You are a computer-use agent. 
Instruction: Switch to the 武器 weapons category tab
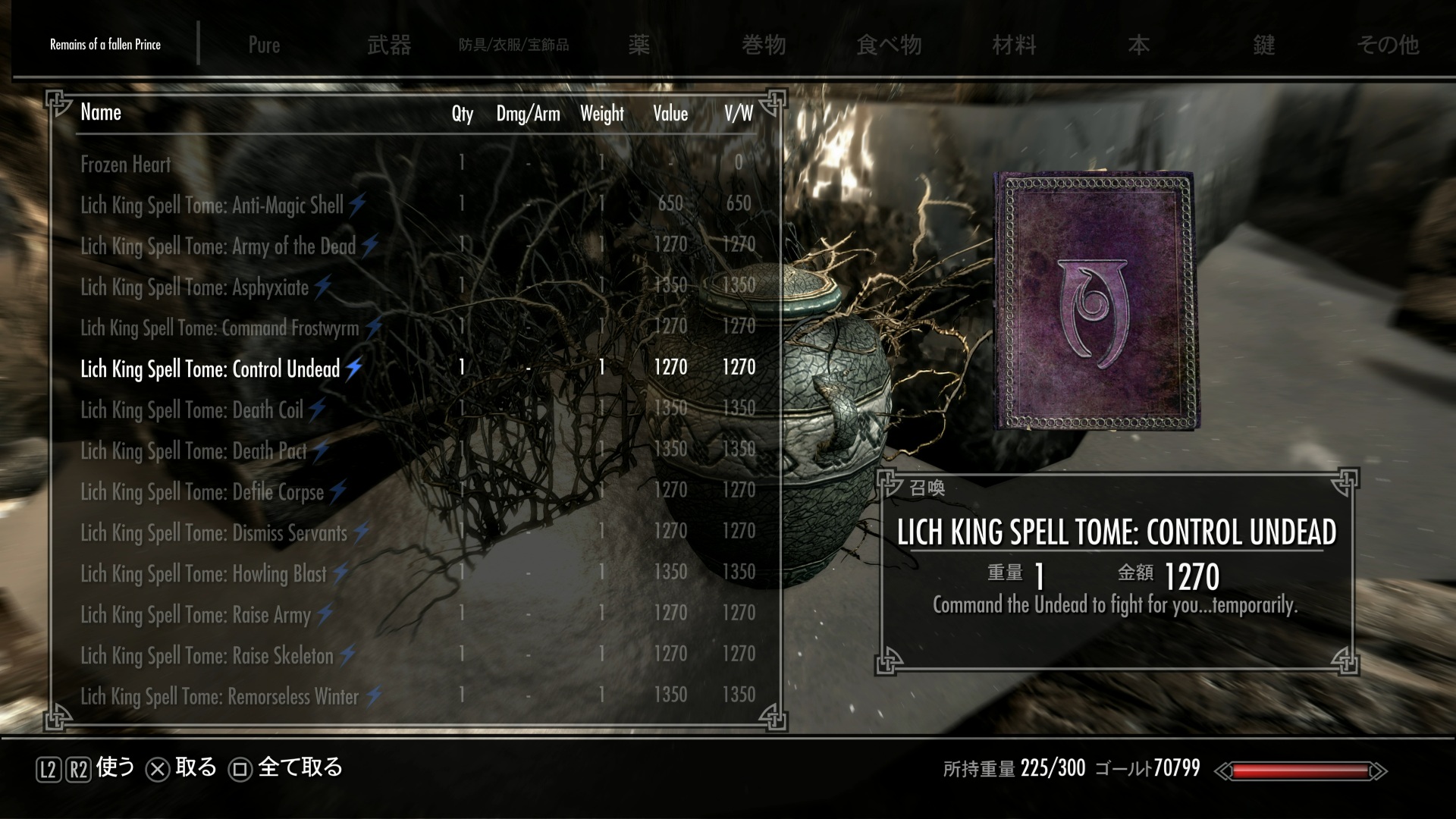tap(389, 45)
